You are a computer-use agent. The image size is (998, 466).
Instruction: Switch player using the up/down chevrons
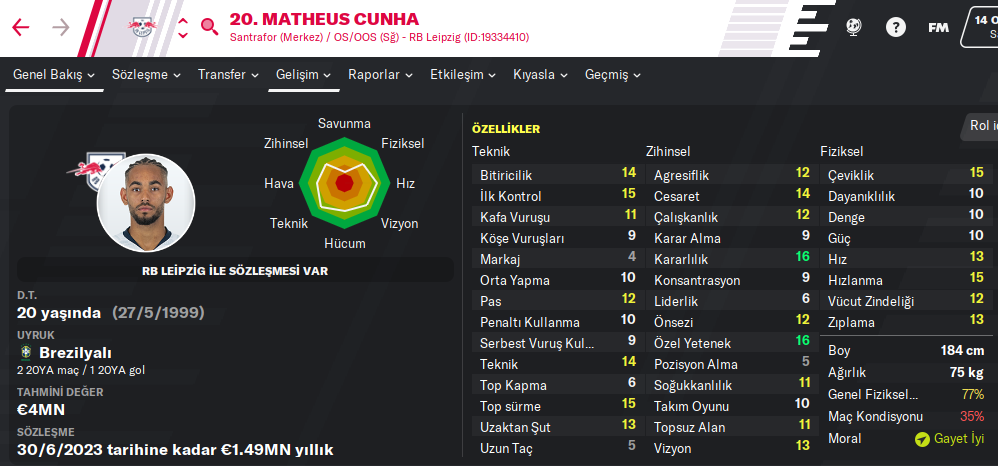click(x=182, y=27)
